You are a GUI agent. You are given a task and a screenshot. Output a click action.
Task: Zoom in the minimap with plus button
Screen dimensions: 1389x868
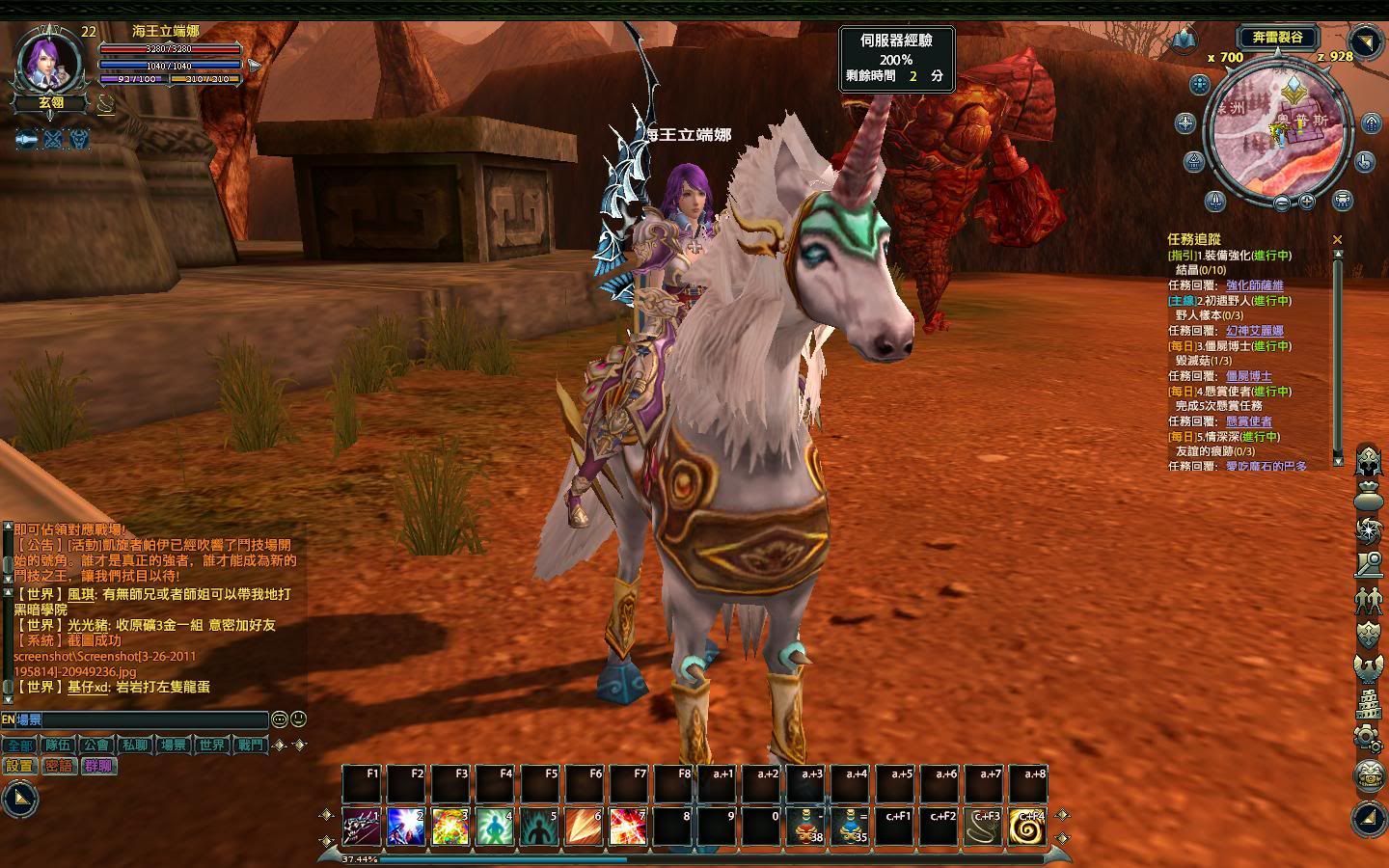pos(1307,202)
